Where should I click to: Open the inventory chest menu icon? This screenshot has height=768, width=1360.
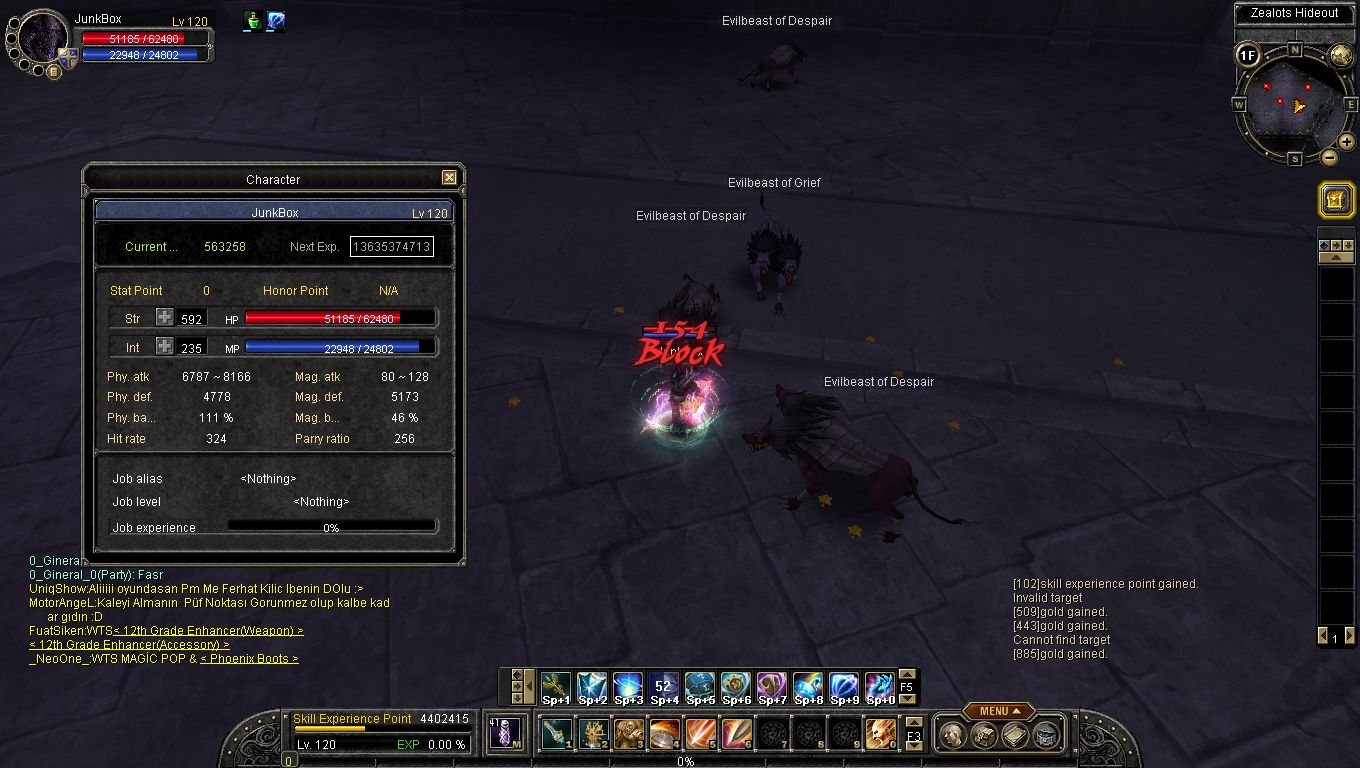pyautogui.click(x=984, y=735)
